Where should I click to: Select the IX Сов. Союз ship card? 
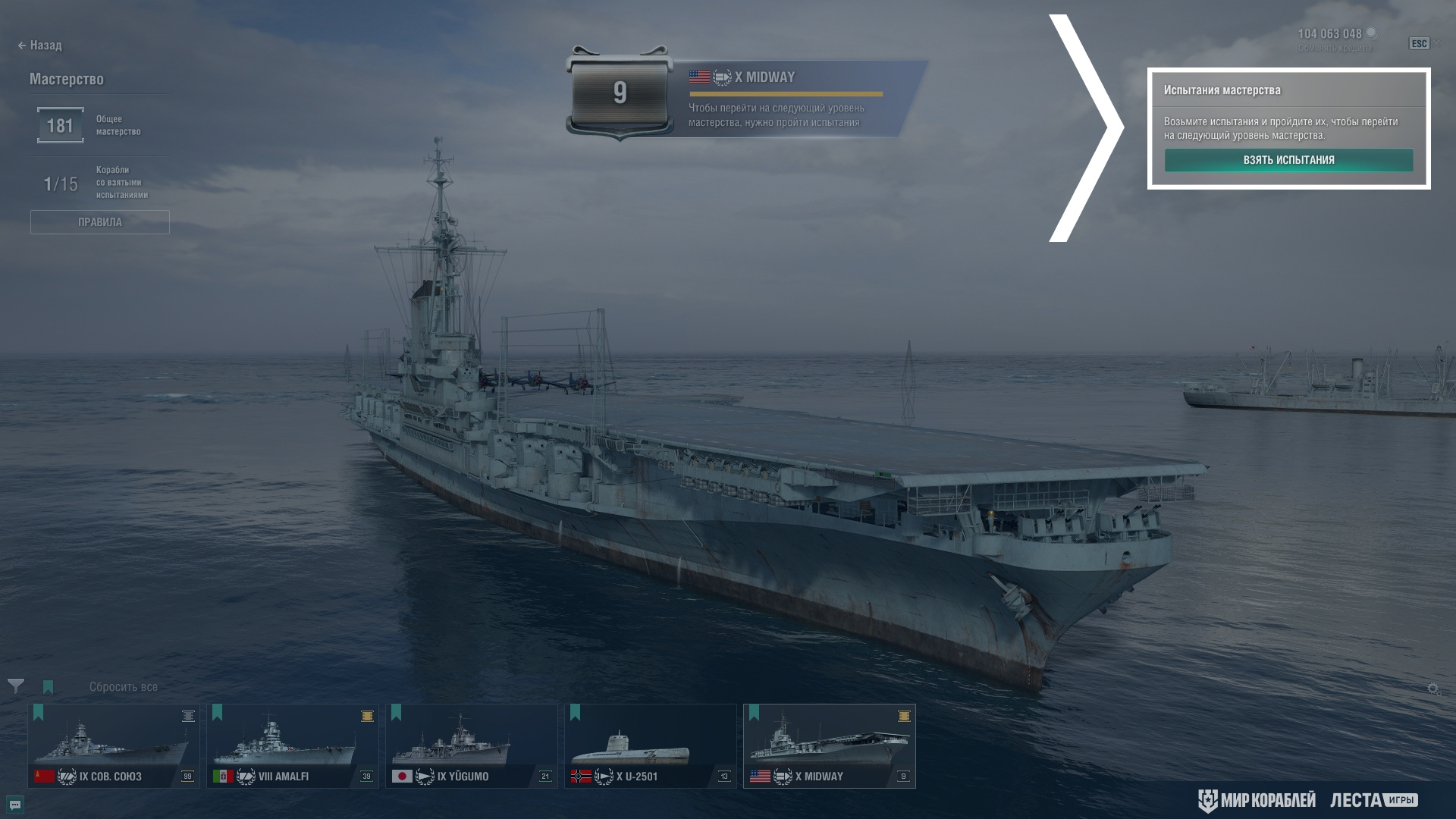pos(114,746)
